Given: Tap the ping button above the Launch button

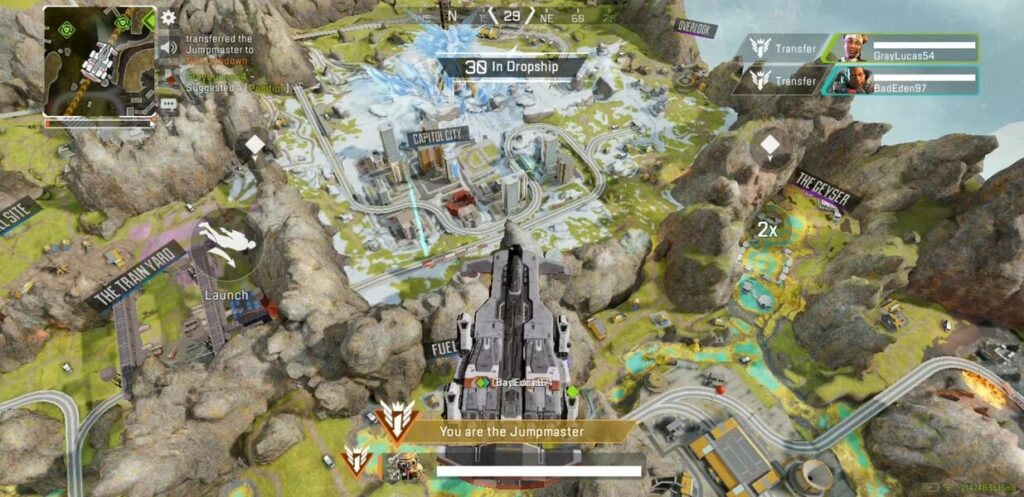Looking at the screenshot, I should pos(256,147).
